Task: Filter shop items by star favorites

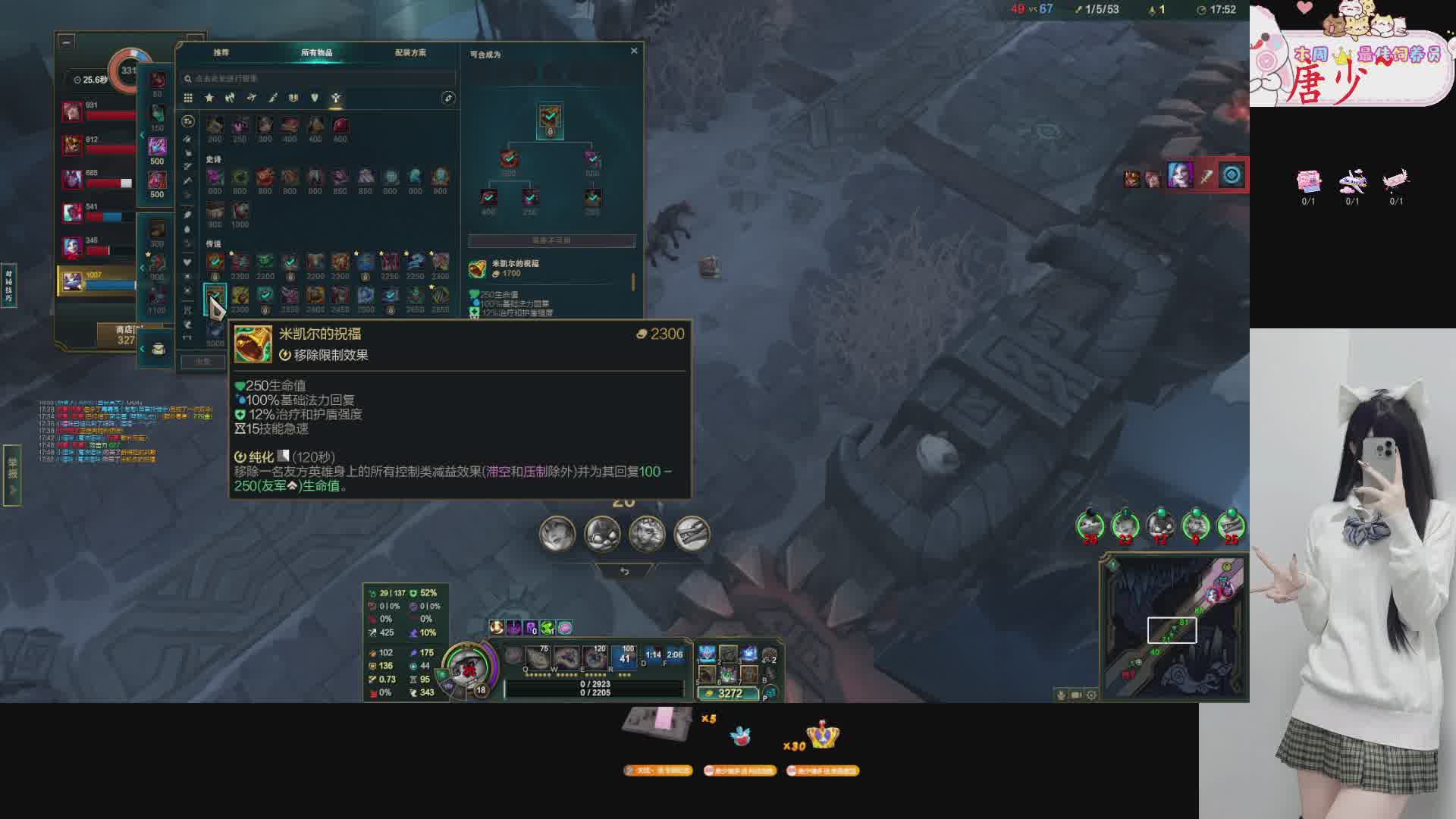Action: [209, 98]
